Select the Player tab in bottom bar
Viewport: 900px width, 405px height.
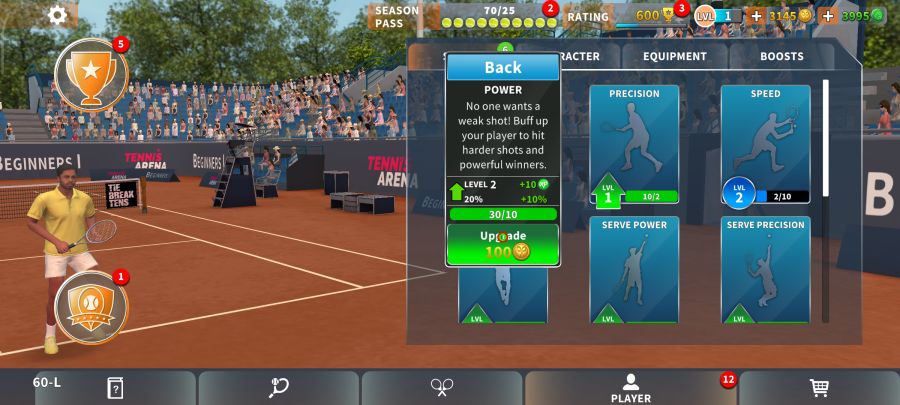click(630, 388)
